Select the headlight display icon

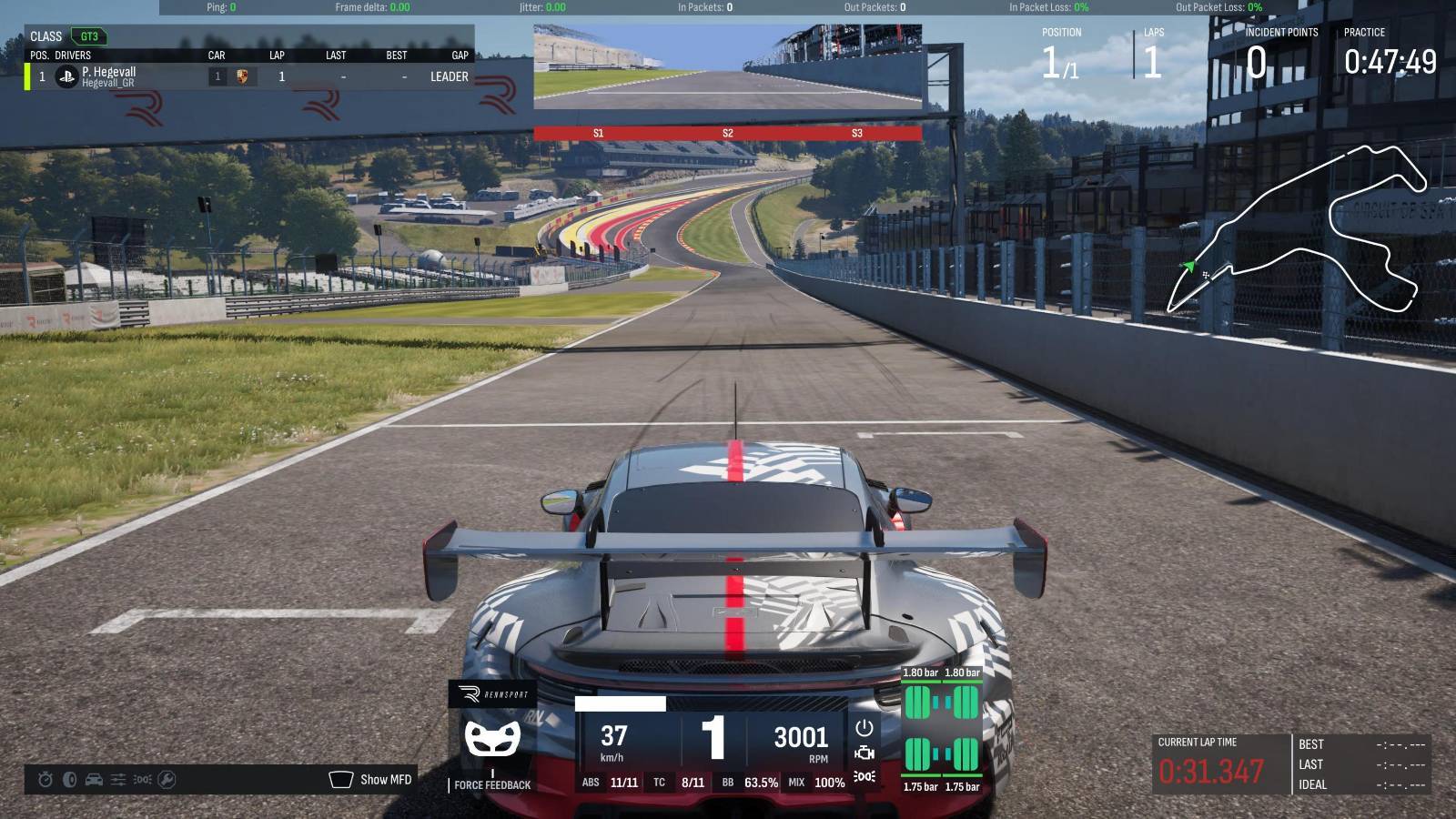pyautogui.click(x=142, y=779)
